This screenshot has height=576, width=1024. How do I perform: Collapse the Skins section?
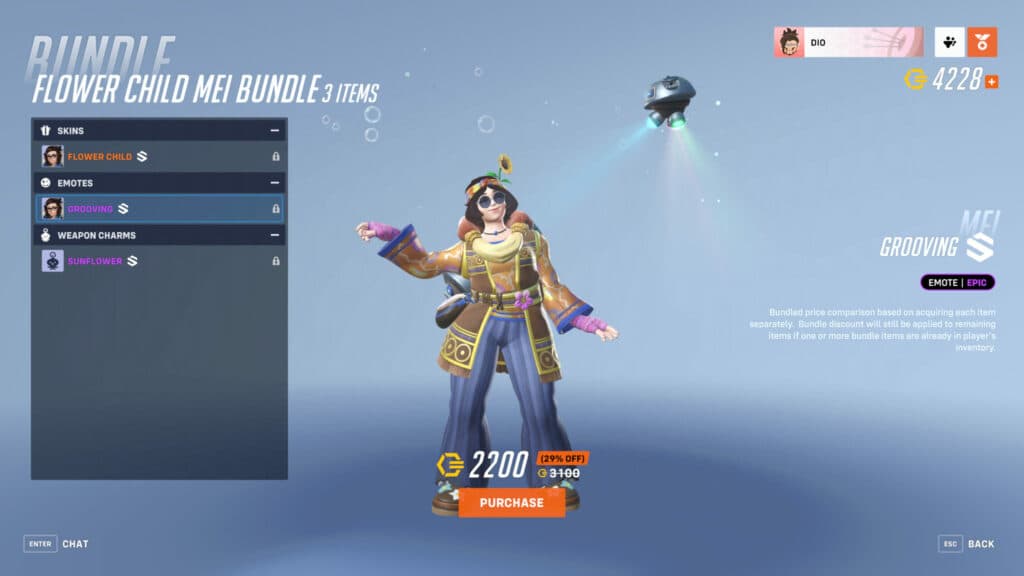point(274,131)
